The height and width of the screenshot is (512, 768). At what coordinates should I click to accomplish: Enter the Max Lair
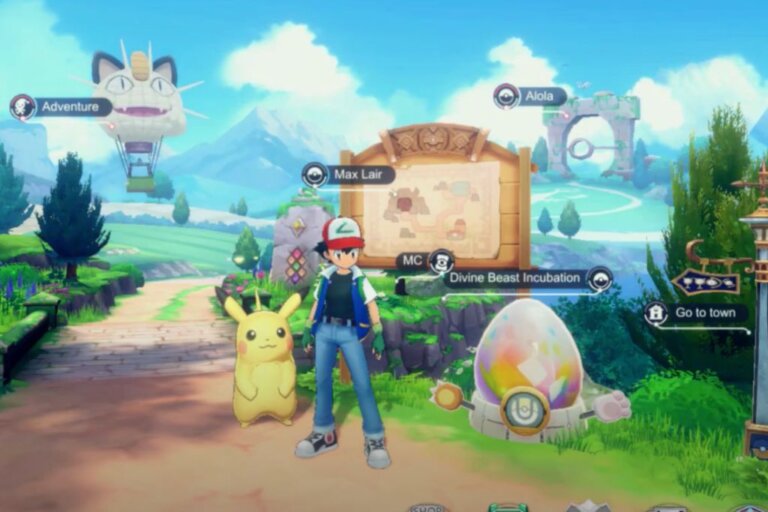349,175
